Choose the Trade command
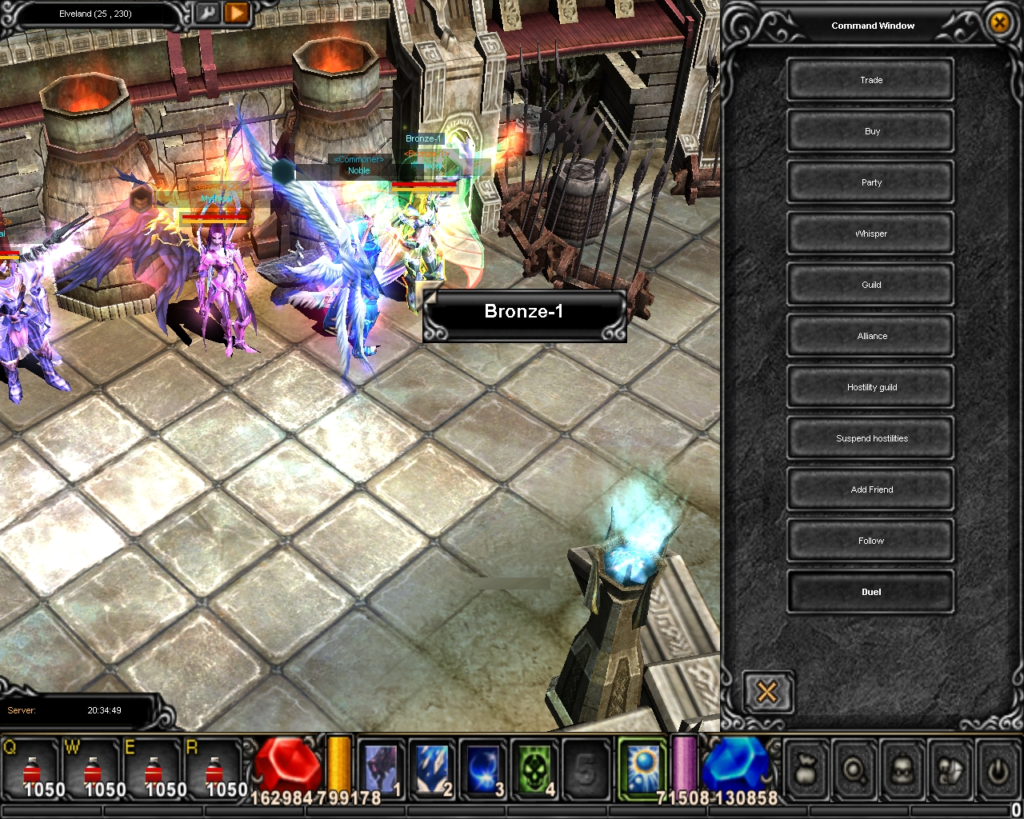 pos(870,80)
